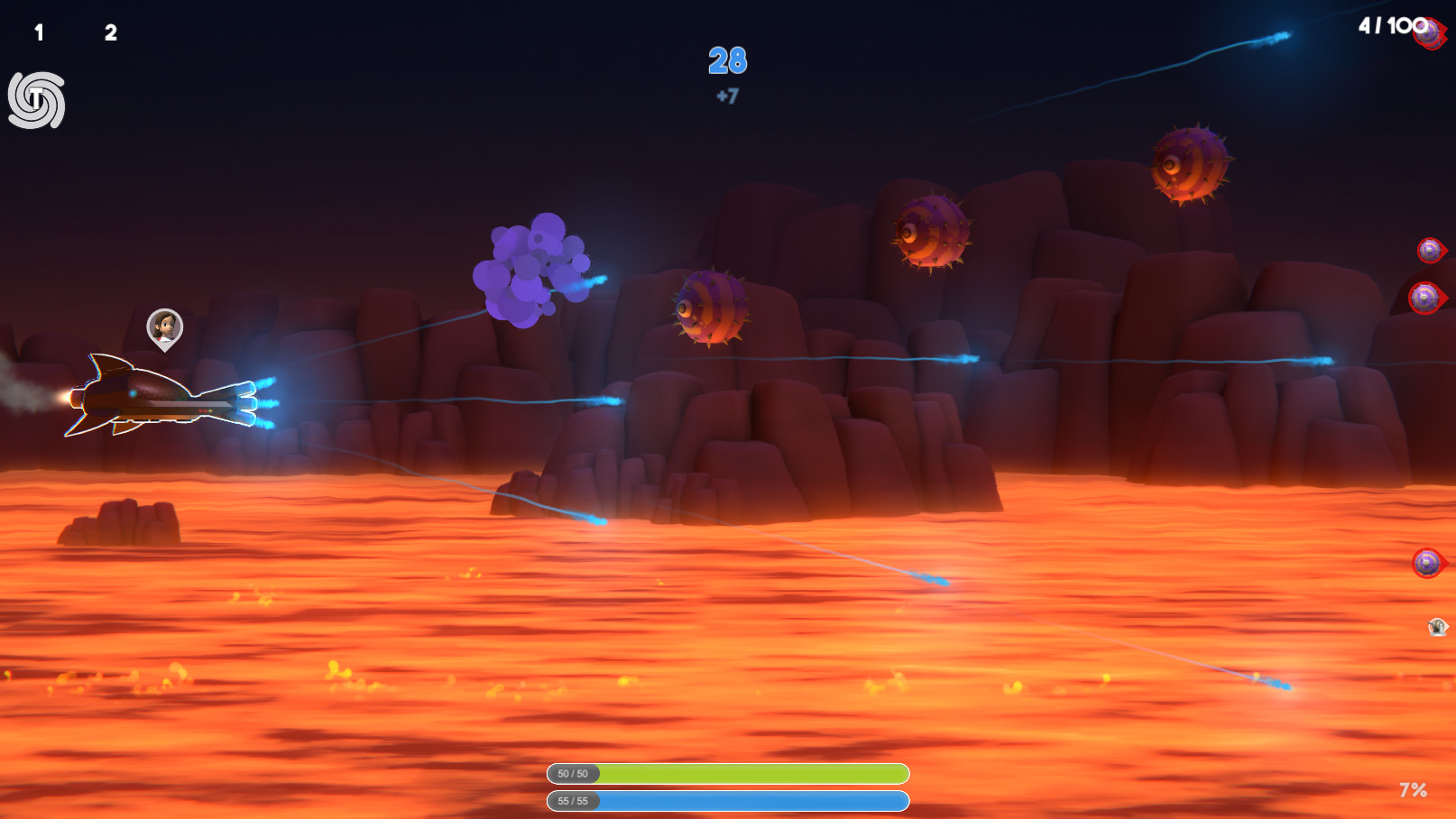Click the red enemy indicator near the lava level
Viewport: 1456px width, 819px height.
tap(1427, 564)
